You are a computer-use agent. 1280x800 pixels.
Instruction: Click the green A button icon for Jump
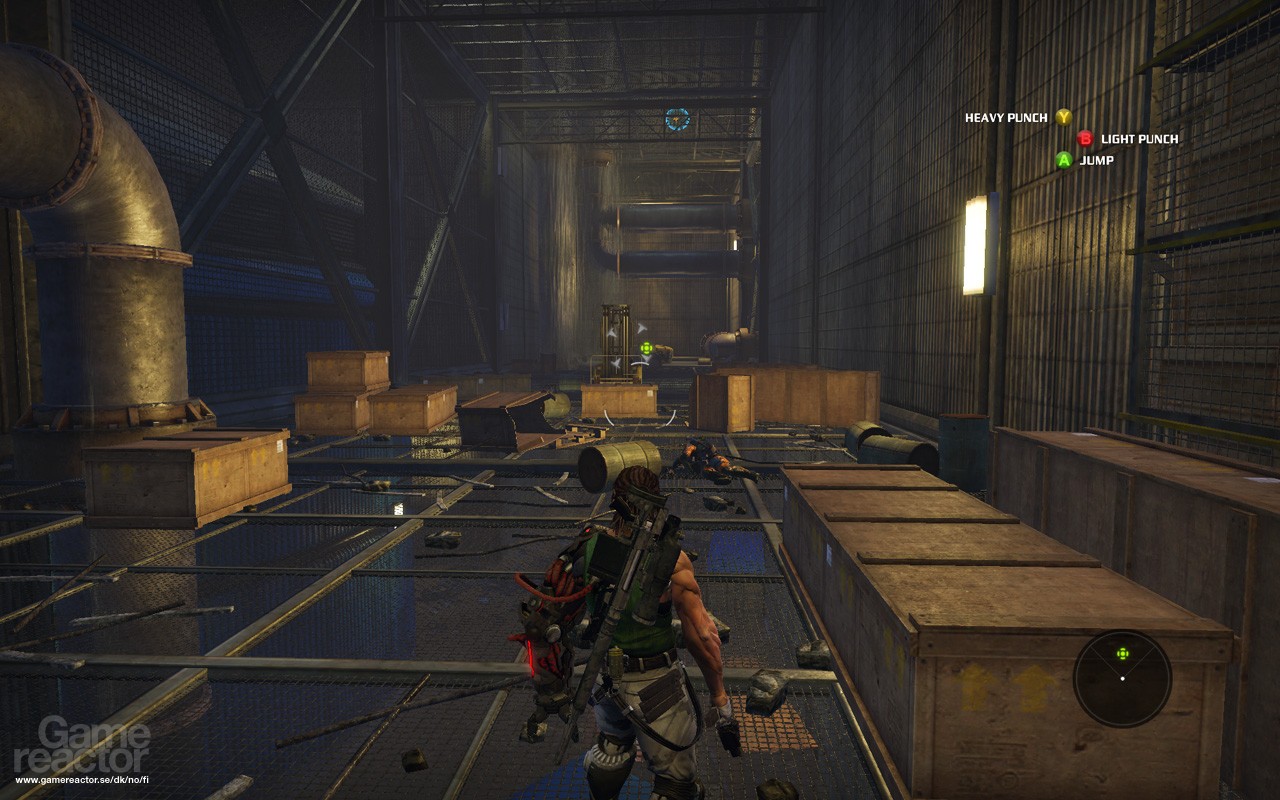tap(1065, 158)
